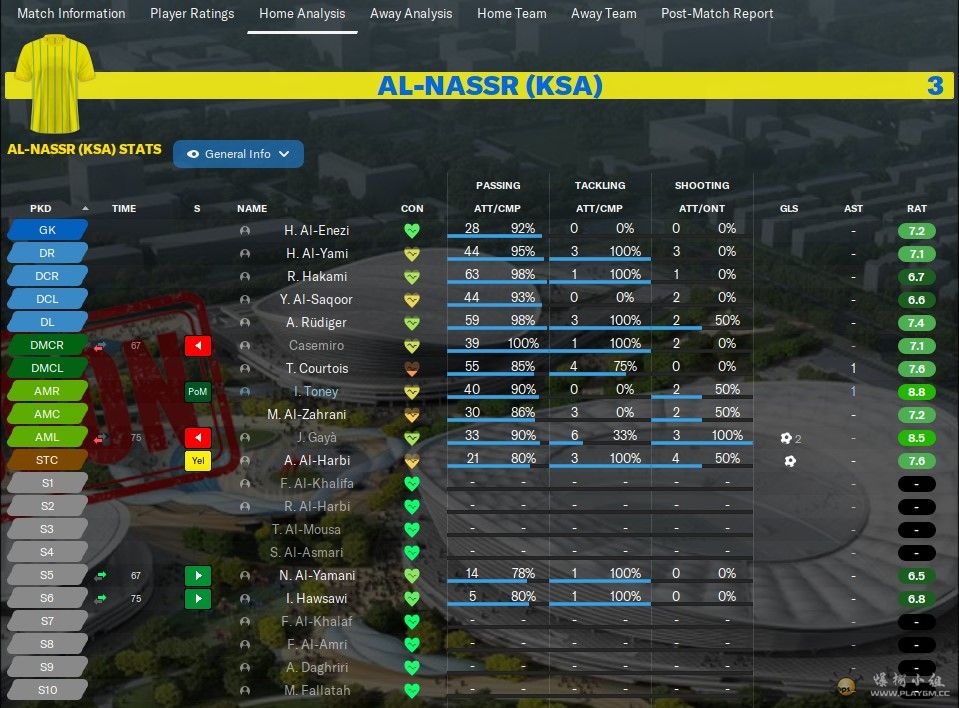Open A. Al-Harbi the striker's profile
This screenshot has width=959, height=708.
316,461
